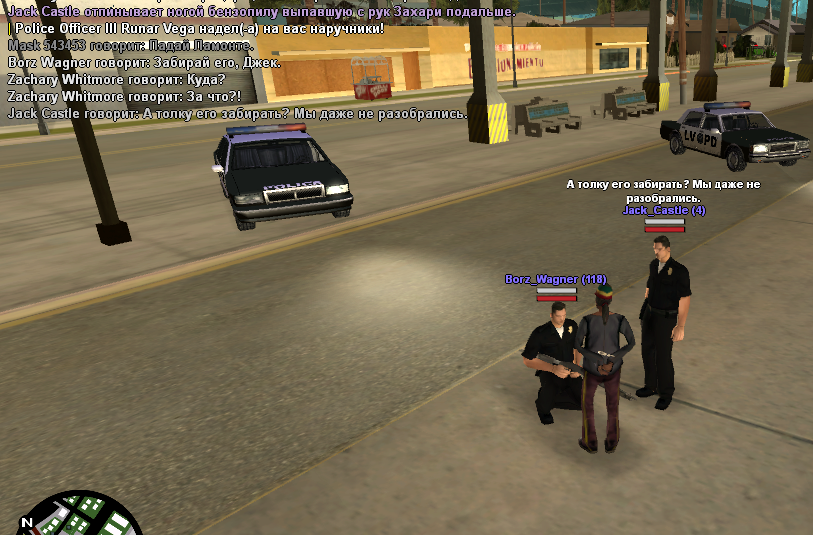Click the Police Officer III Runar Vega chat line
Image resolution: width=813 pixels, height=535 pixels.
coord(196,29)
